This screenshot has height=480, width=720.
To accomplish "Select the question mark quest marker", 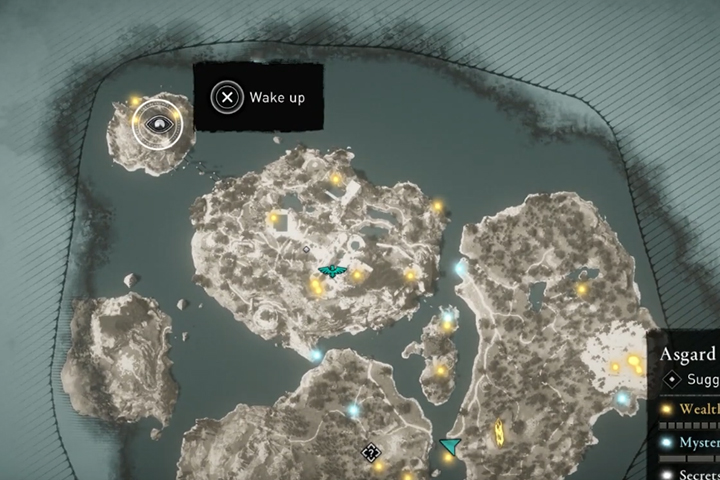I will pos(371,452).
